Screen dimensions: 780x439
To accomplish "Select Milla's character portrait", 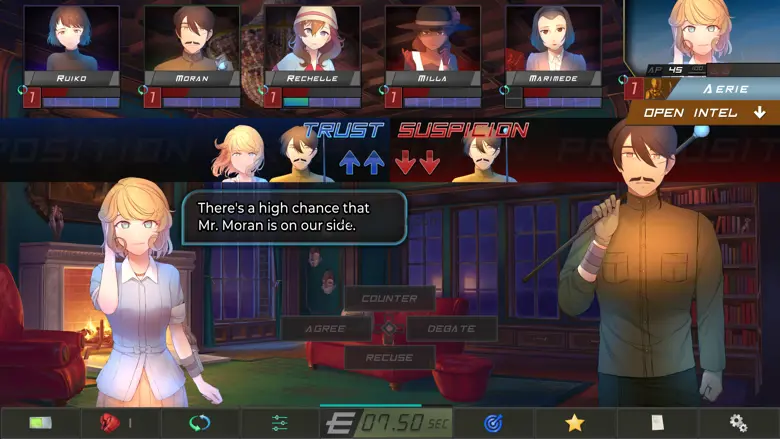I will [433, 39].
